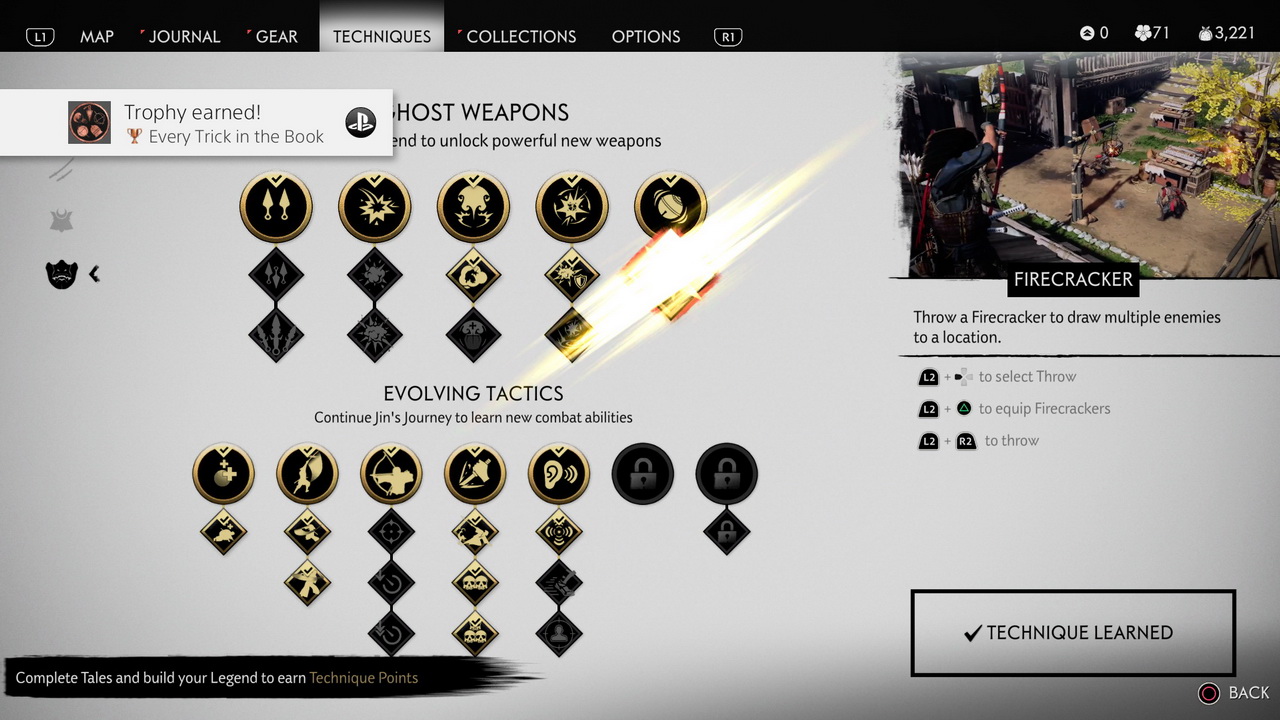The image size is (1280, 720).
Task: Select the samurai armor category icon
Action: pyautogui.click(x=62, y=221)
